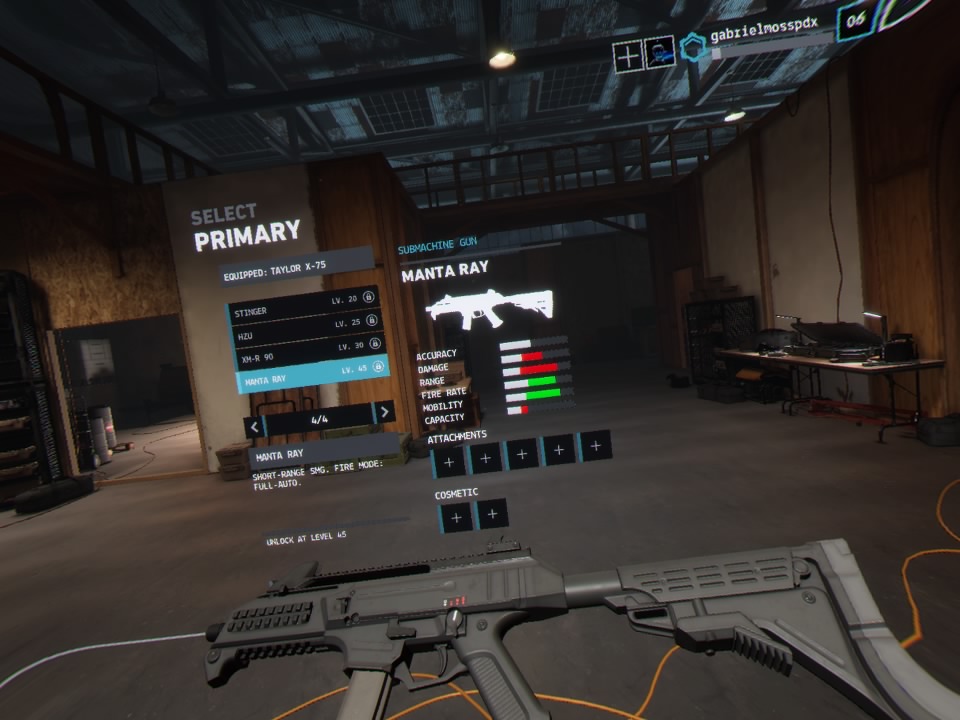Screen dimensions: 960x720
Task: Go to next weapon page arrow
Action: point(383,413)
